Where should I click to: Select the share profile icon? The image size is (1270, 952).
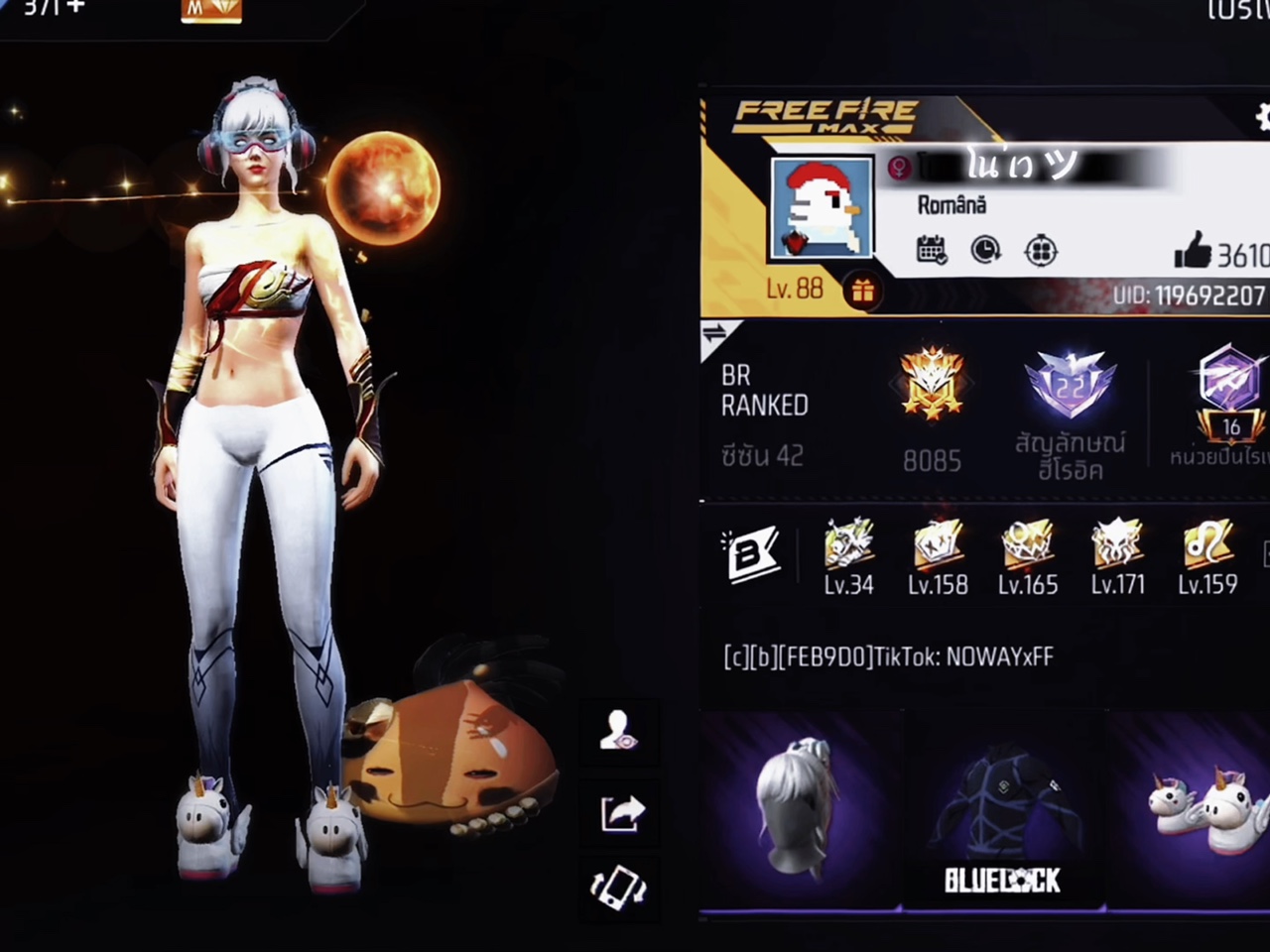[618, 813]
